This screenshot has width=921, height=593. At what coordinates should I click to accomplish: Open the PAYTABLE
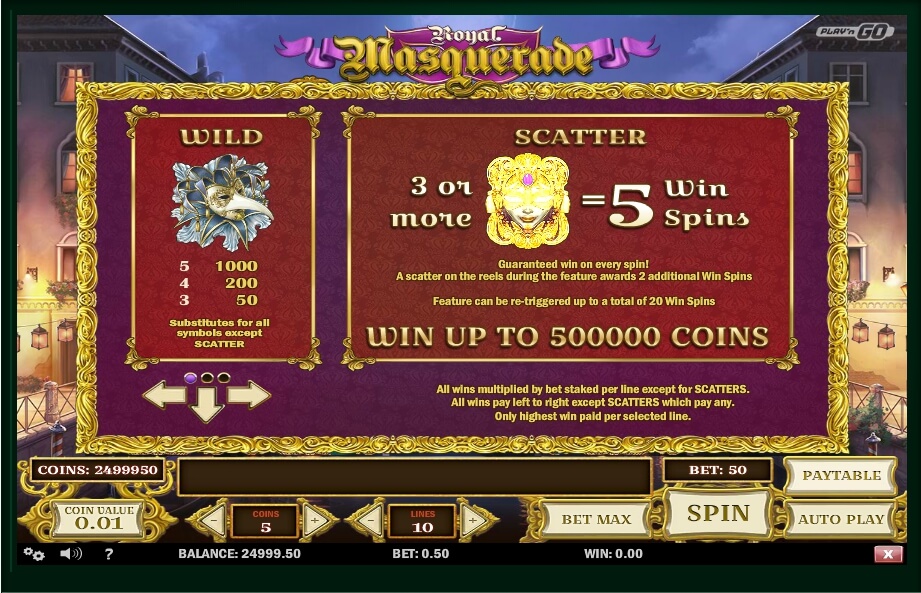pyautogui.click(x=841, y=475)
